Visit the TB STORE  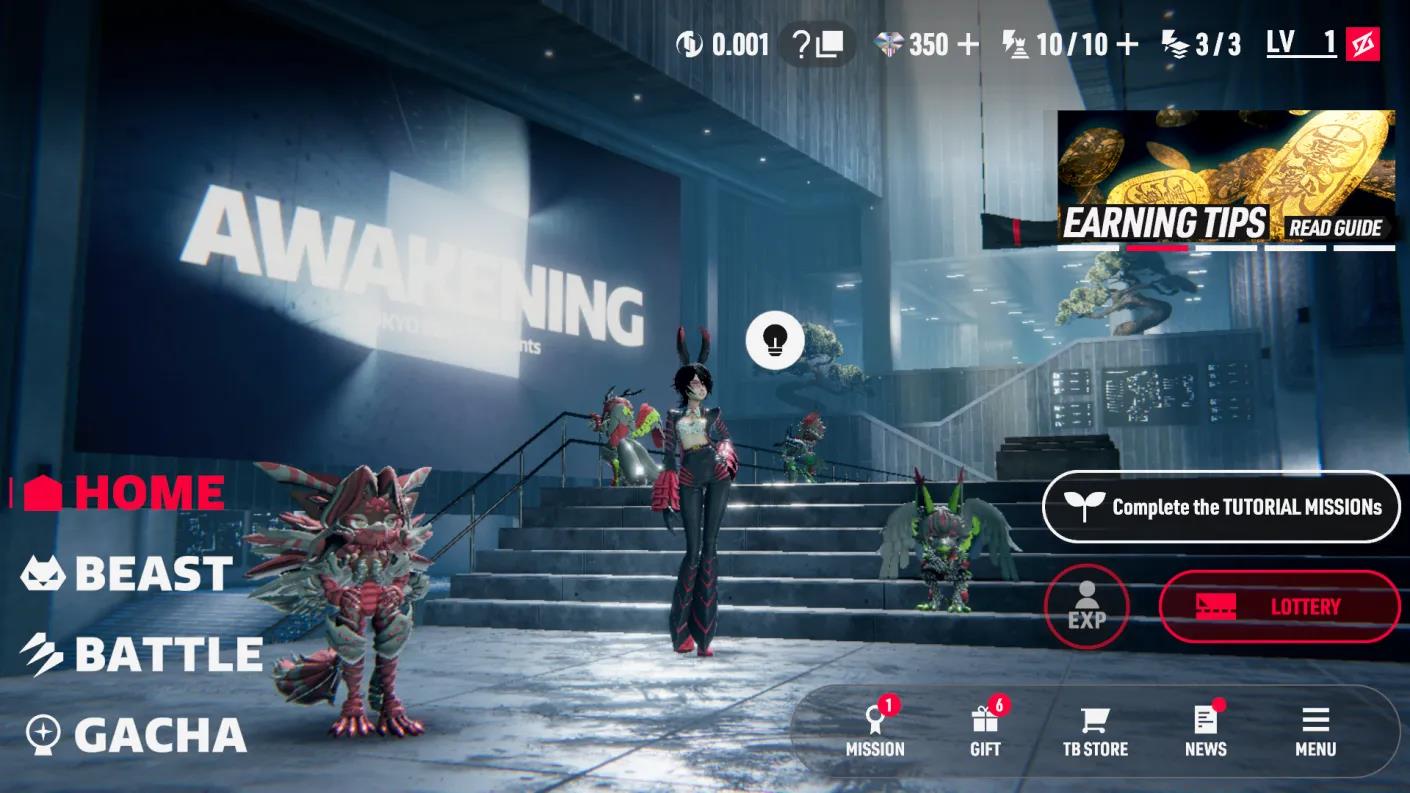coord(1095,730)
